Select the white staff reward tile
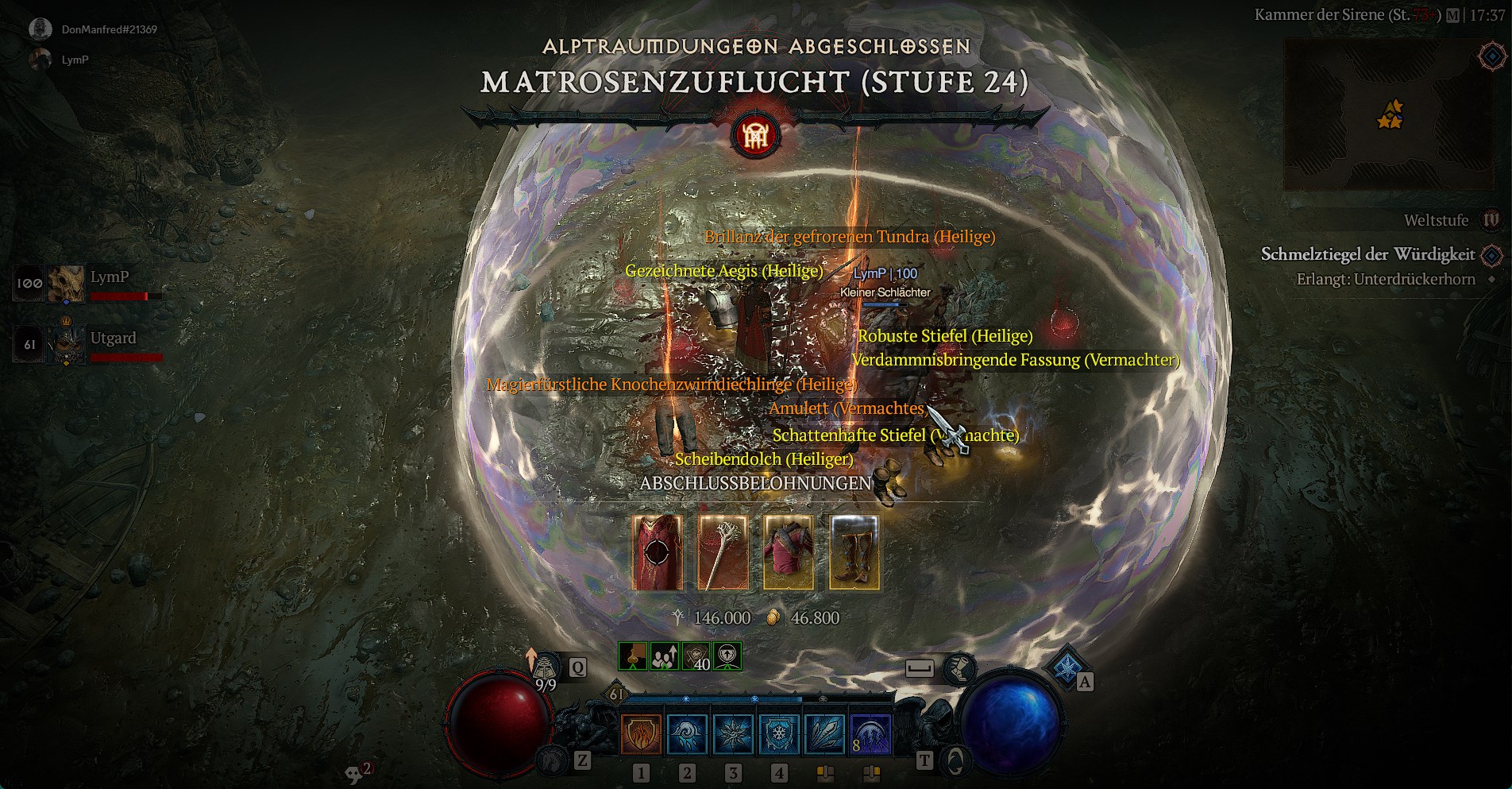Screen dimensions: 1512x789 [723, 552]
